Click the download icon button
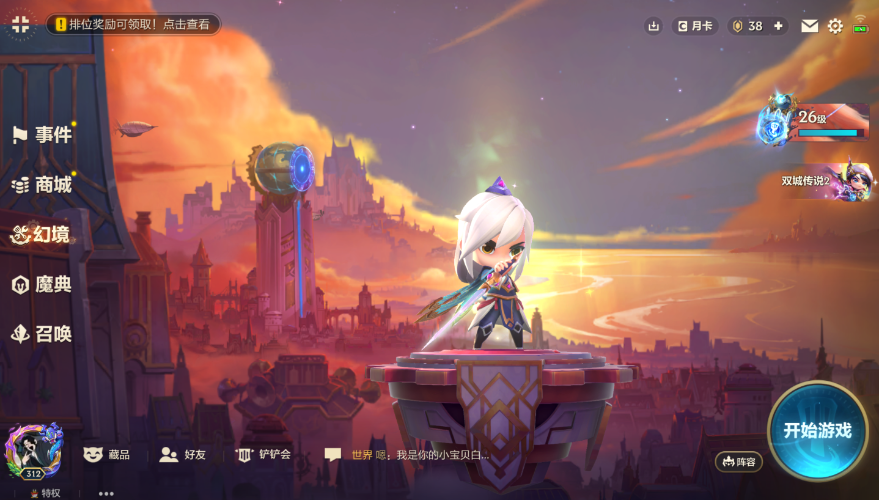Screen dimensions: 879x500 tap(654, 26)
